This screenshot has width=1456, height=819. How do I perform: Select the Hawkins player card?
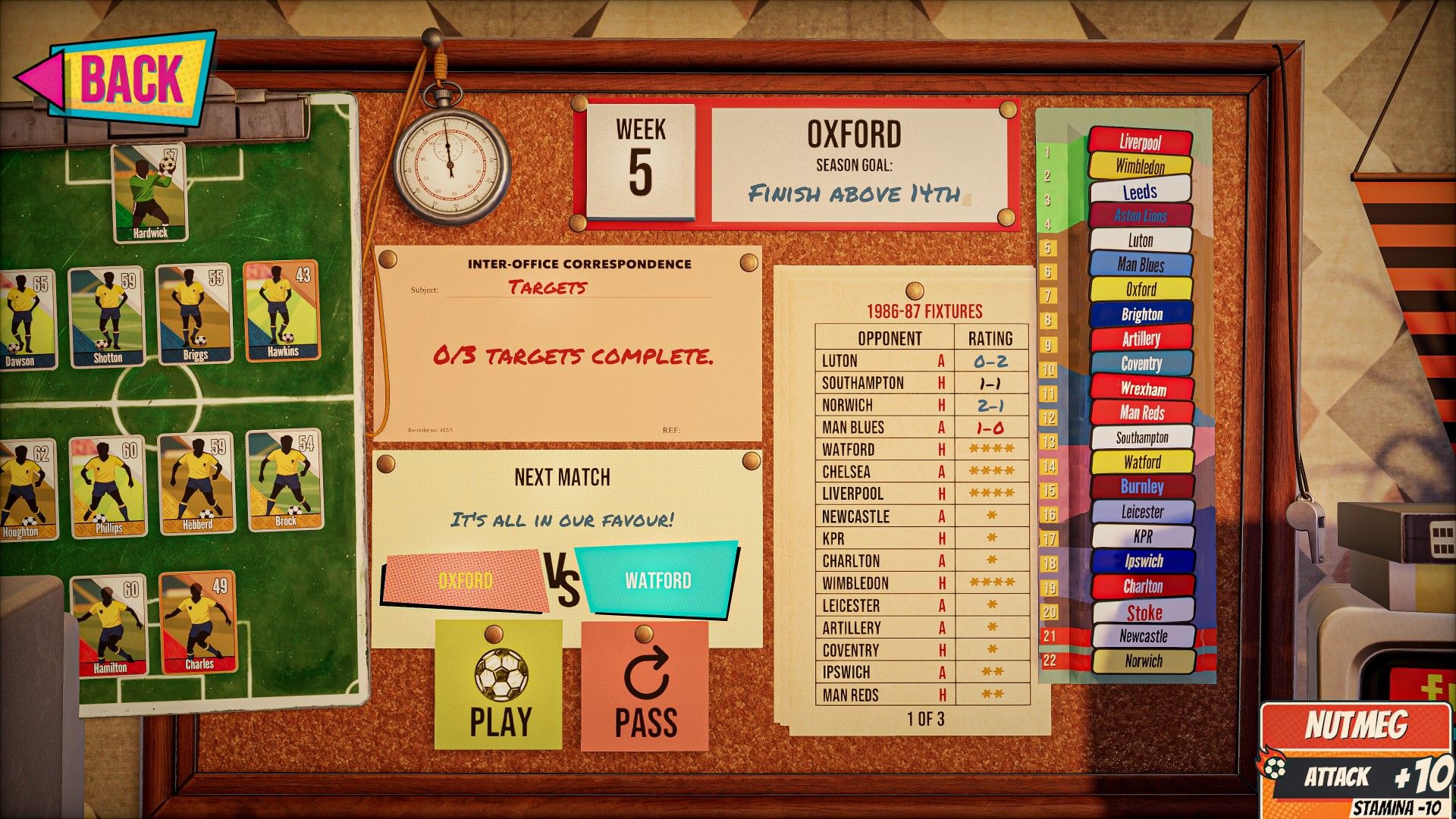tap(281, 311)
